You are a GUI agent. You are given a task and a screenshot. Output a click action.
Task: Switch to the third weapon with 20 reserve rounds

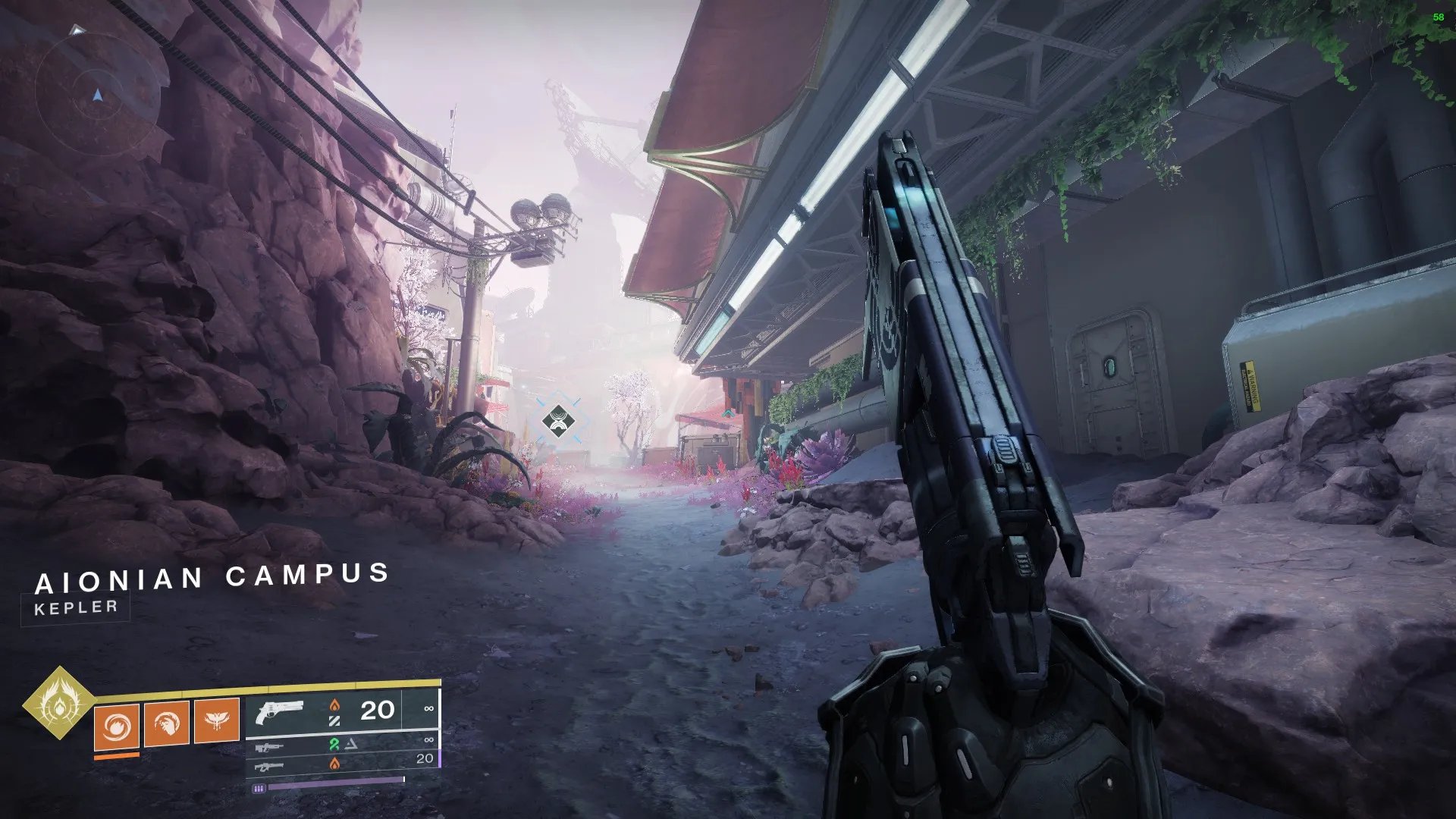pos(342,763)
